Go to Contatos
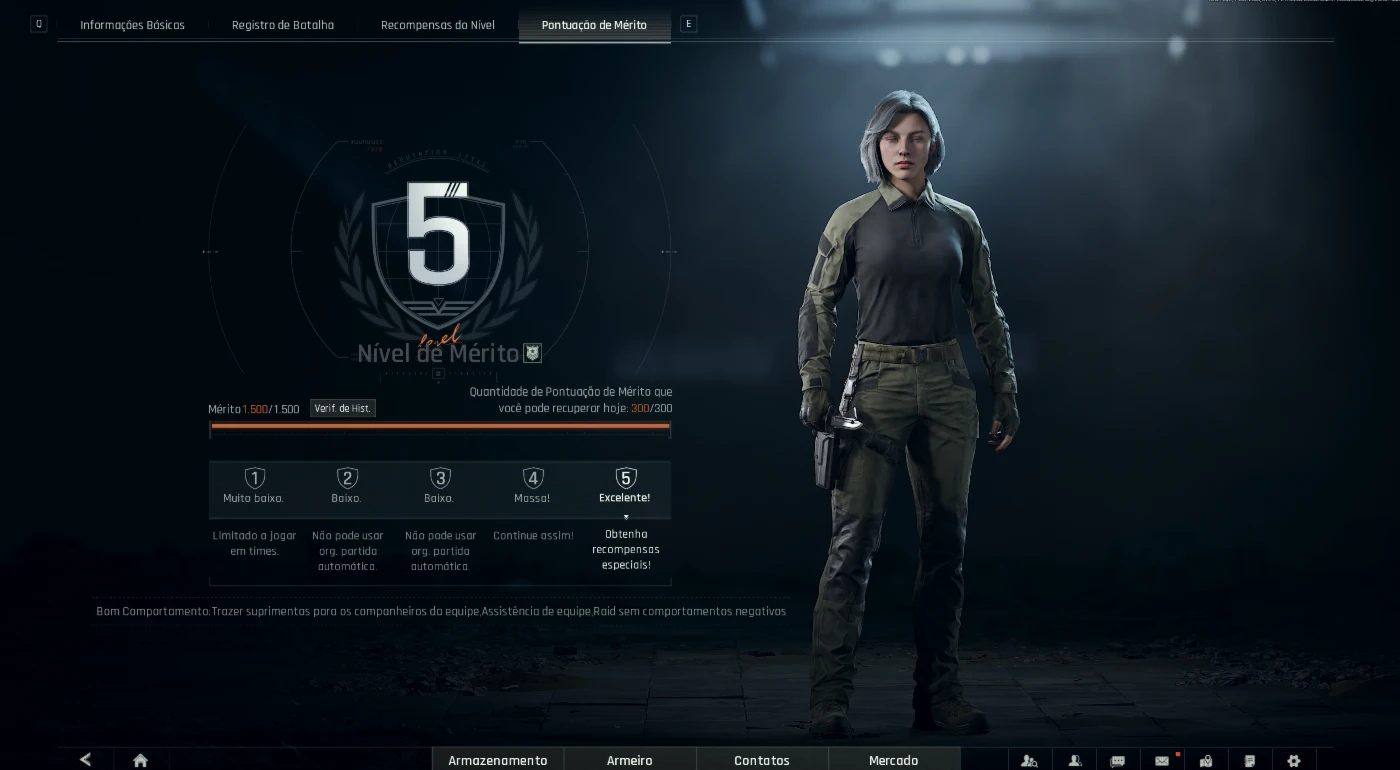Image resolution: width=1400 pixels, height=770 pixels. click(762, 760)
